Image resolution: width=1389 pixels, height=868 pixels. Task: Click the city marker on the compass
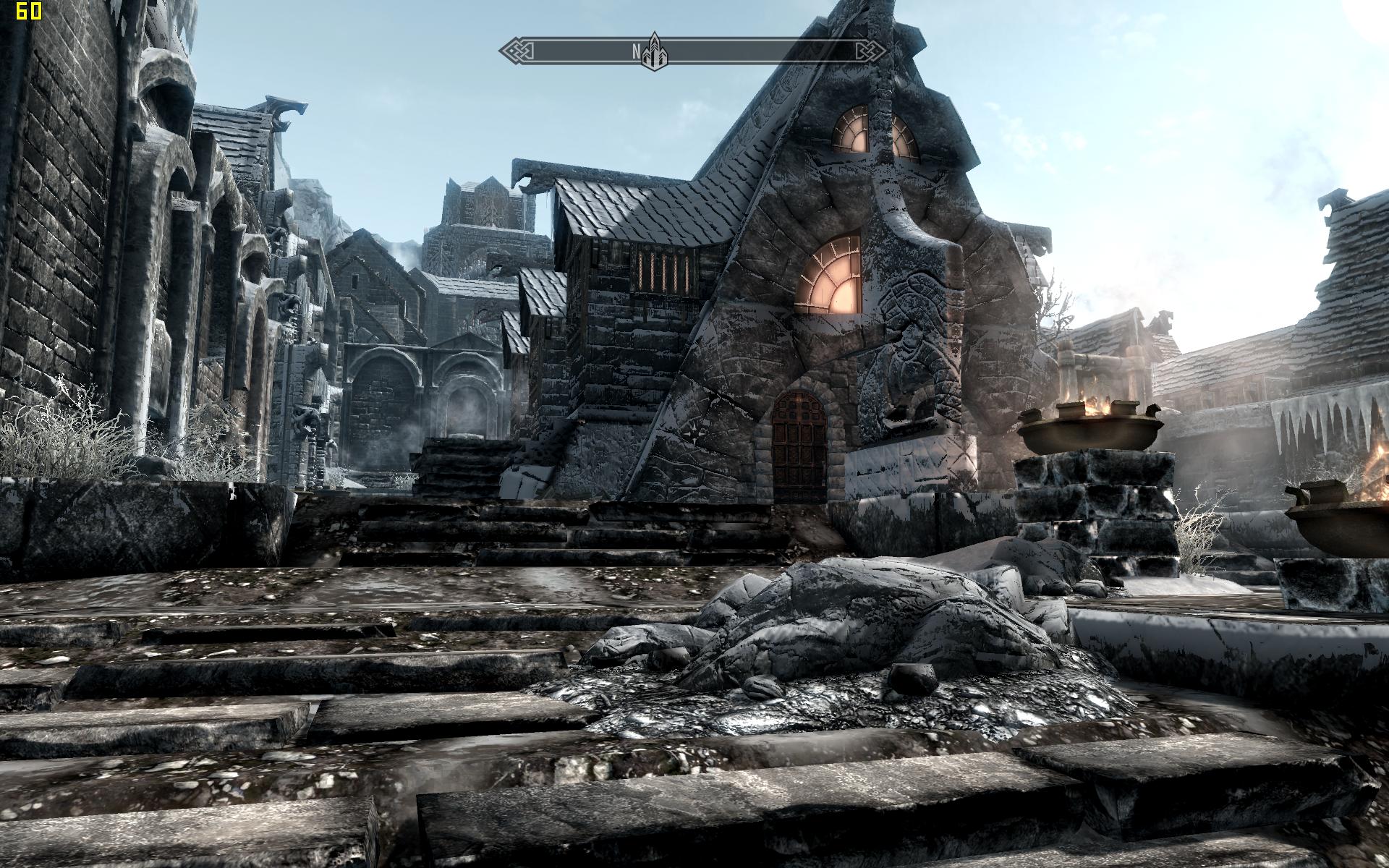point(655,51)
